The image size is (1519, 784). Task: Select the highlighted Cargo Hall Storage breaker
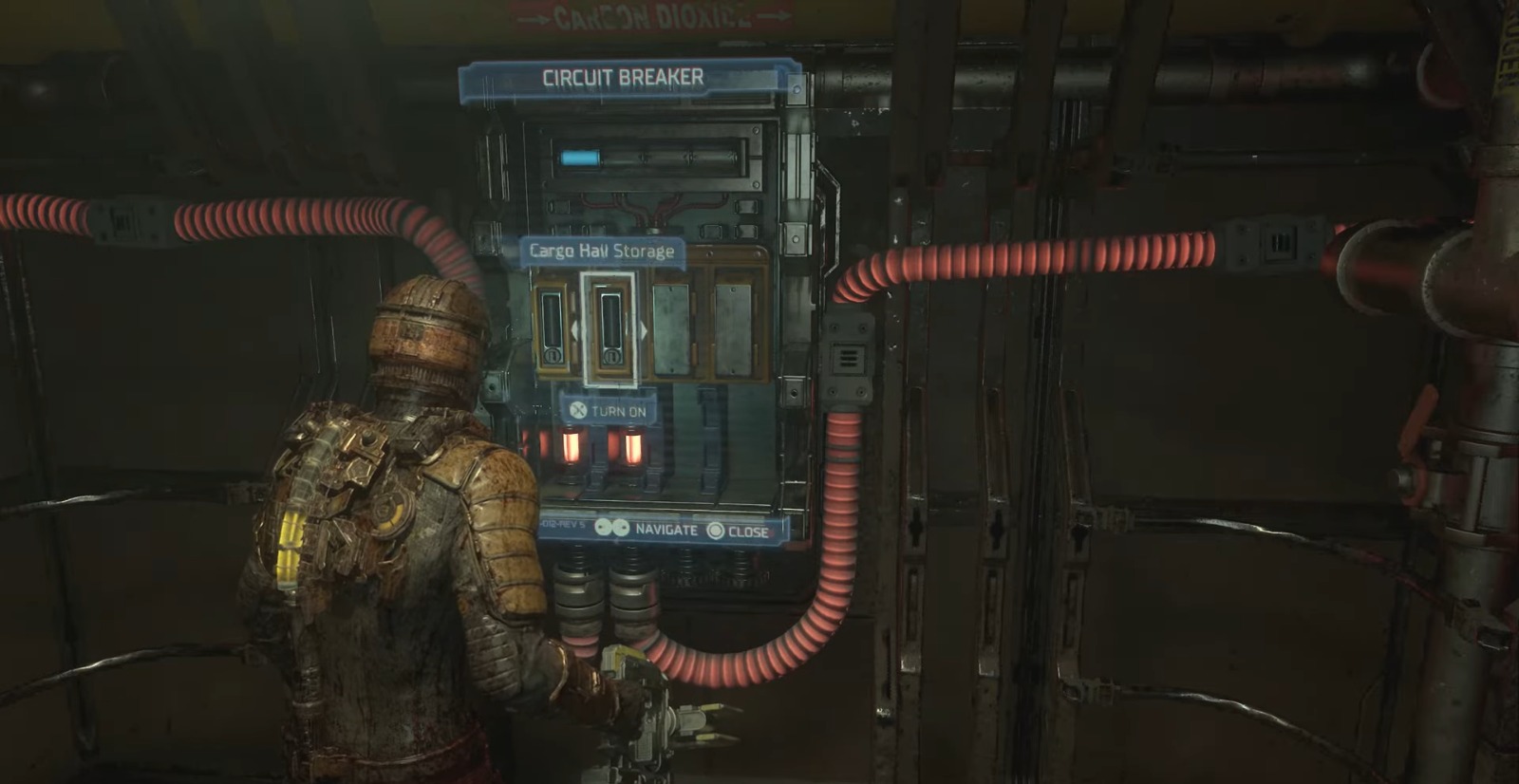tap(609, 328)
